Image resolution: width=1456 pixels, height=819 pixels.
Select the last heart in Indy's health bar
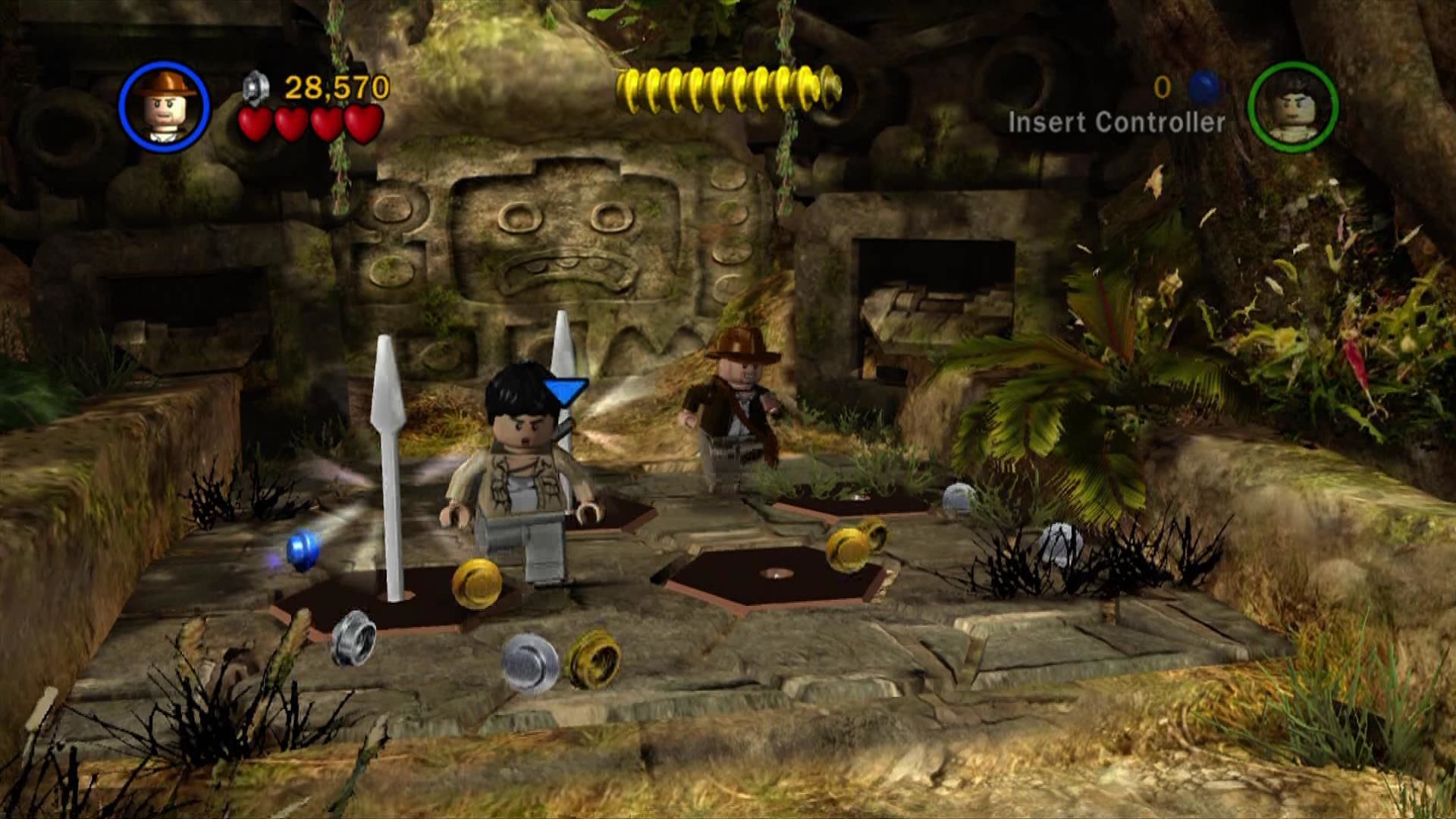tap(360, 124)
